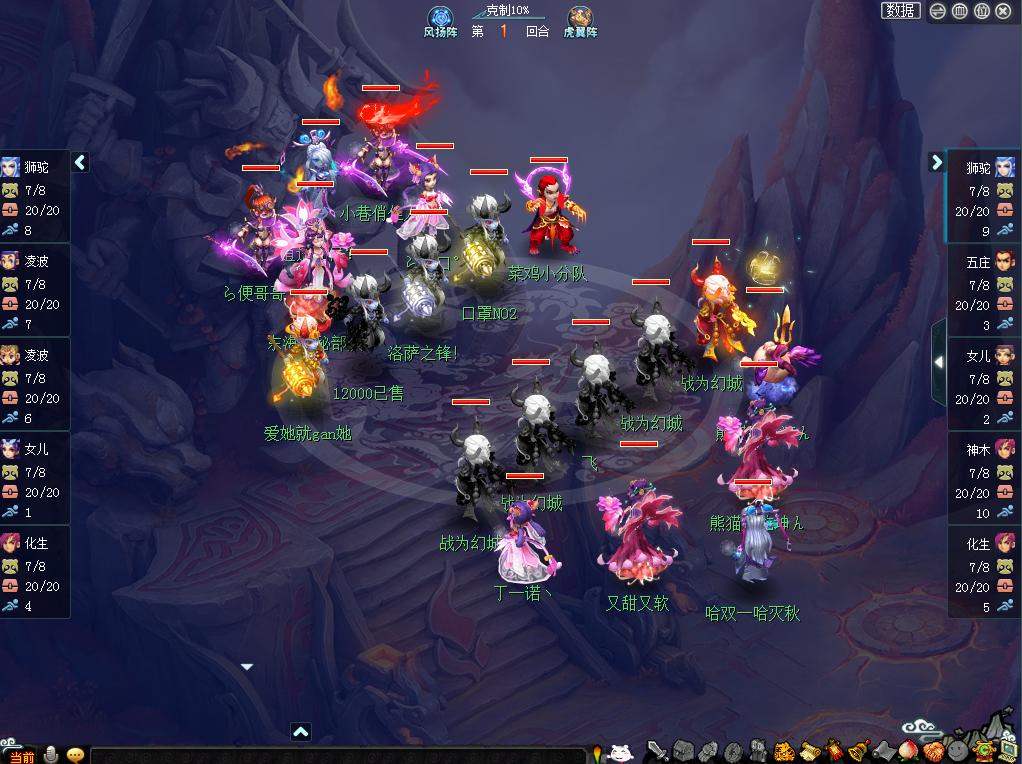
Task: Collapse the left team panel arrow
Action: click(81, 162)
